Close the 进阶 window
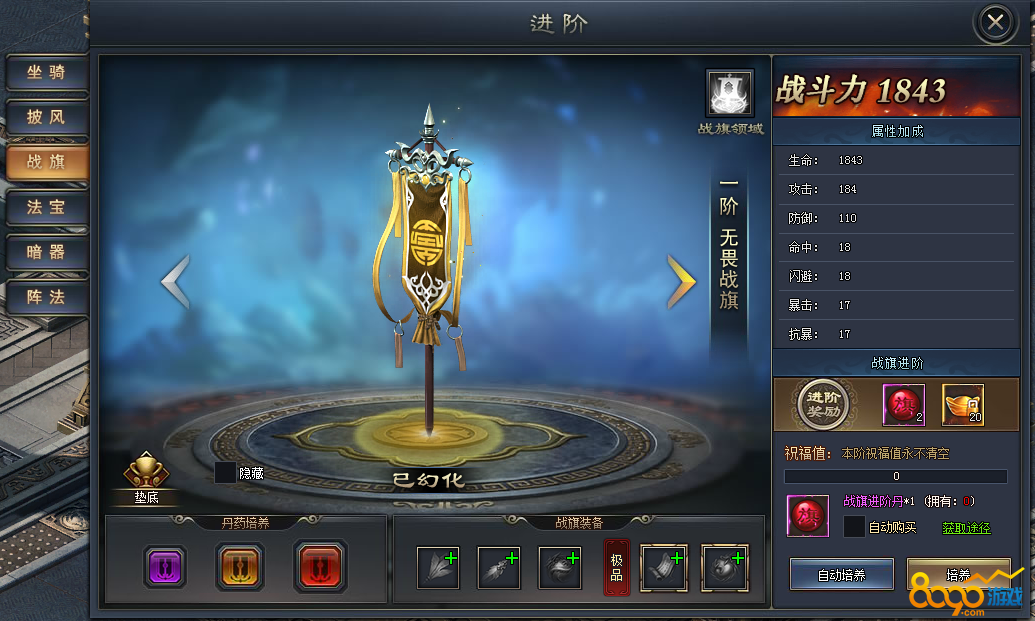 (x=995, y=23)
